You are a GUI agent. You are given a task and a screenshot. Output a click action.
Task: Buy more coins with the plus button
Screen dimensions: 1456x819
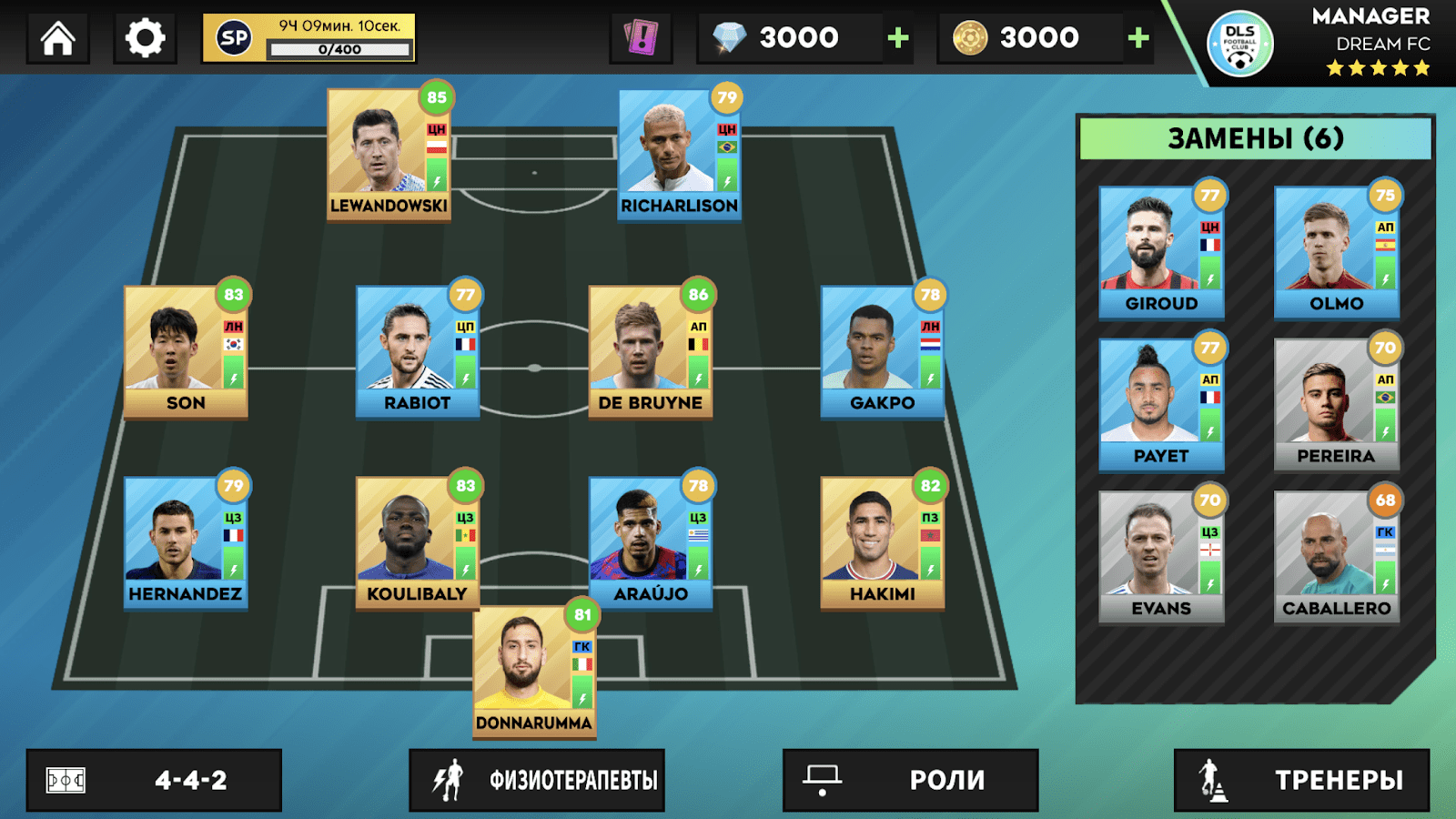coord(1137,37)
